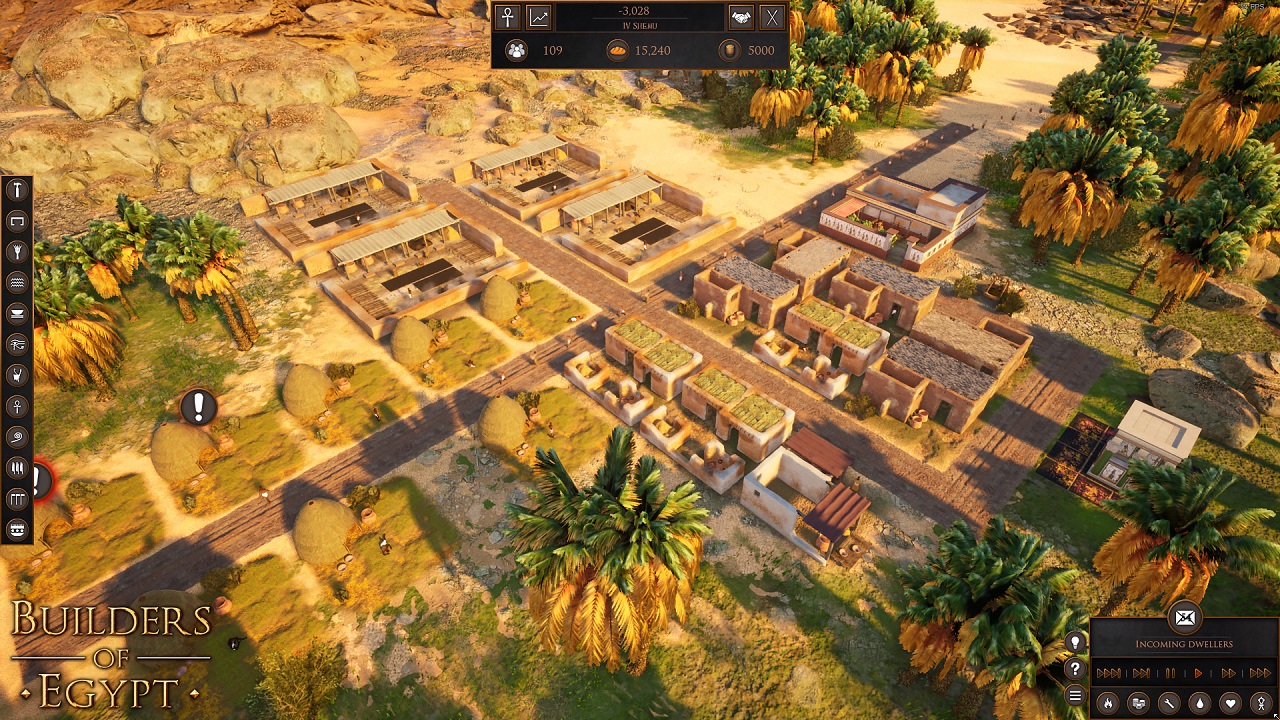Click the exclamation alert over the field
1280x720 pixels.
(x=198, y=407)
